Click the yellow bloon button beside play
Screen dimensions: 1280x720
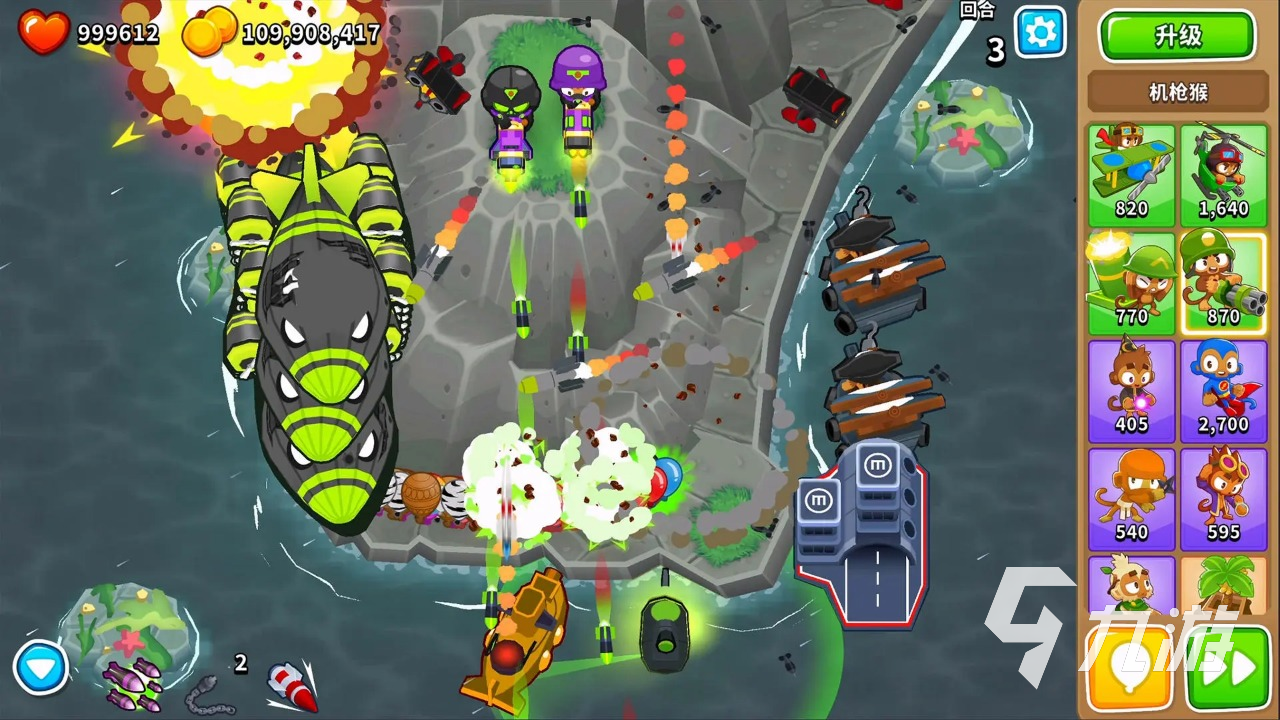tap(1130, 670)
